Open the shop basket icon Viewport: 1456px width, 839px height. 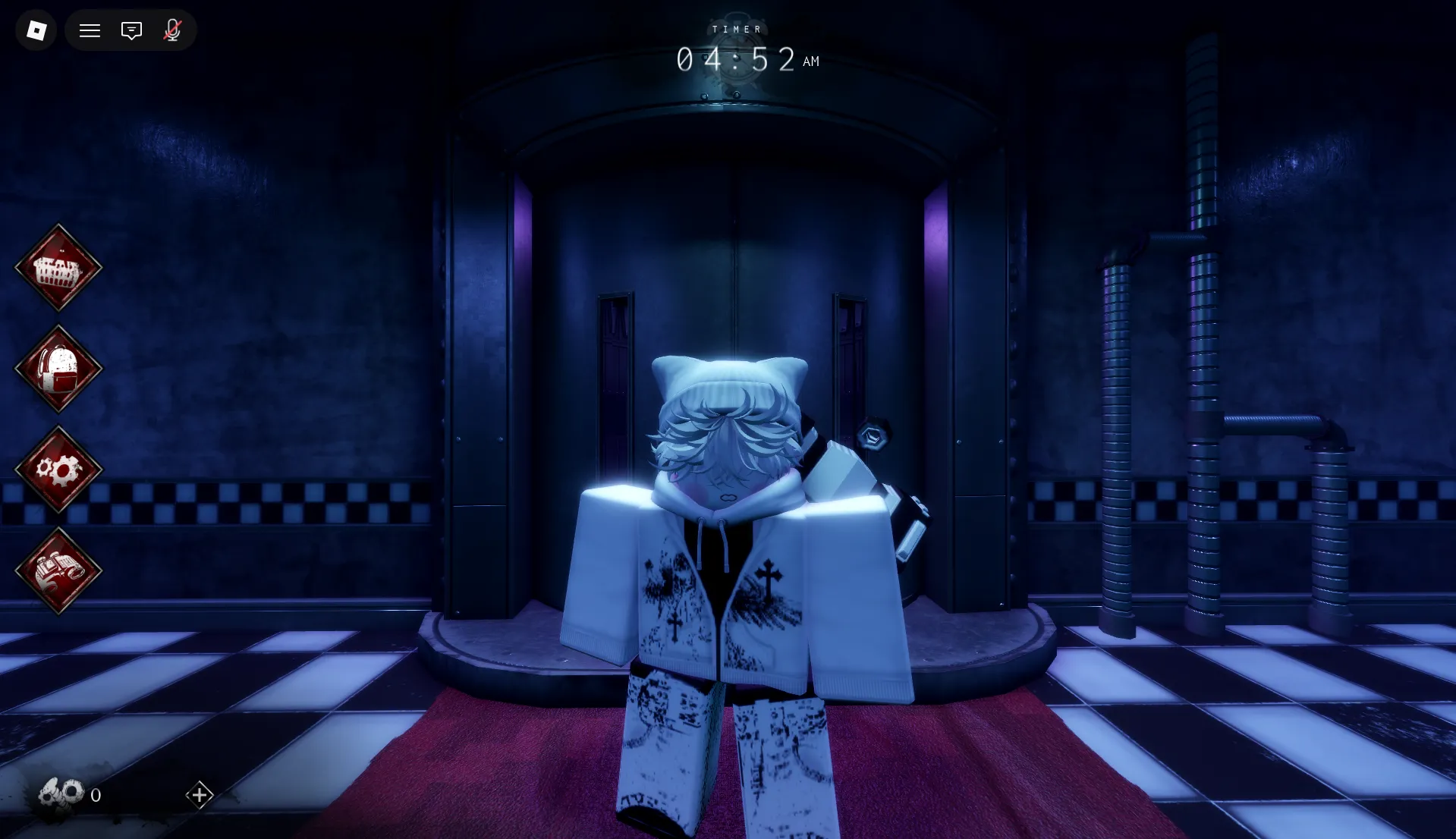(58, 268)
